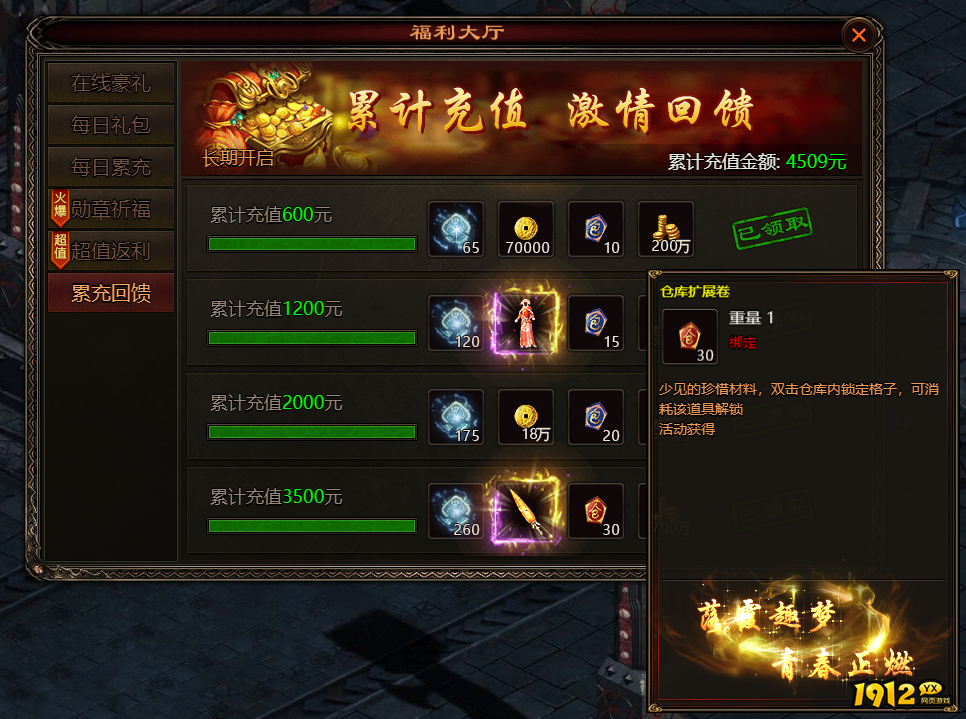Open the 每日礼包 tab
Image resolution: width=966 pixels, height=719 pixels.
point(111,125)
